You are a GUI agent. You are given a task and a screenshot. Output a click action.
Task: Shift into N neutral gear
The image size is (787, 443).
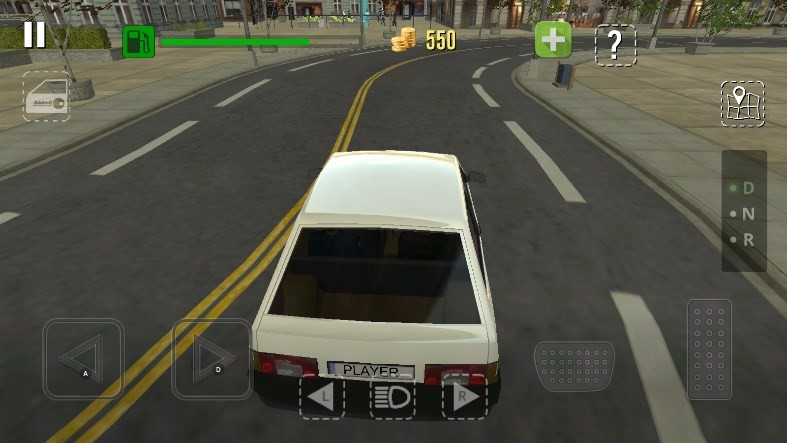(744, 214)
